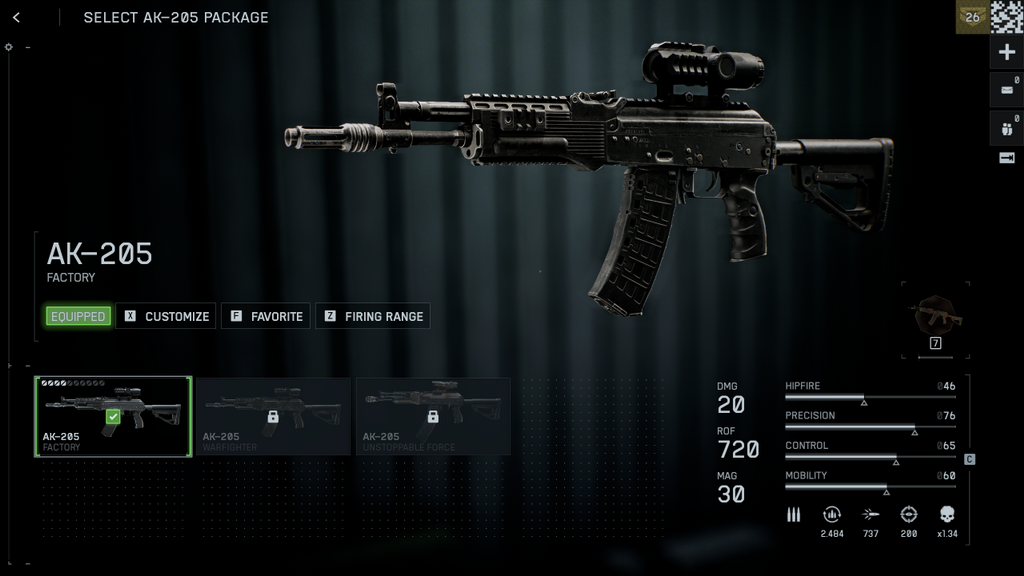Image resolution: width=1024 pixels, height=576 pixels.
Task: Click the green Equipped button
Action: 78,316
